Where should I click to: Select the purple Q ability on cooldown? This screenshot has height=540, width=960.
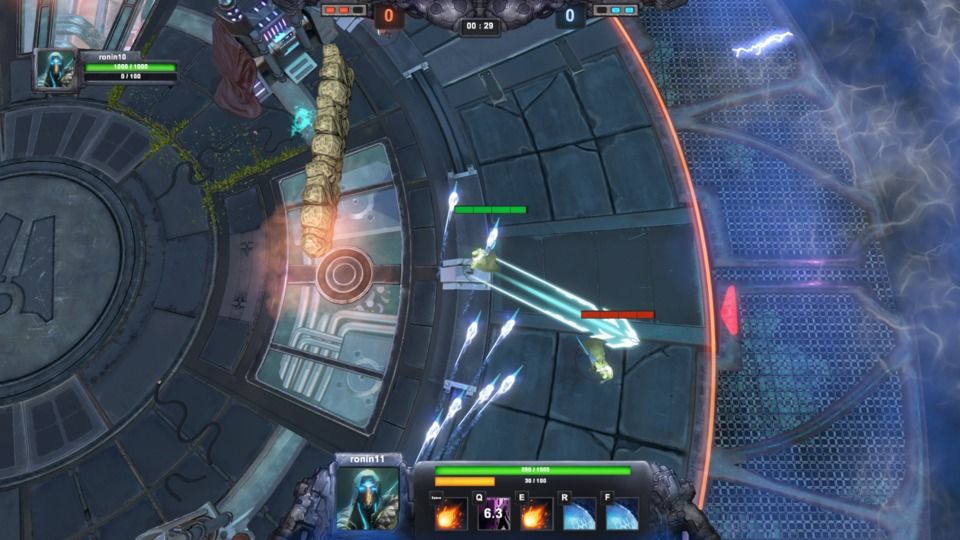point(493,514)
